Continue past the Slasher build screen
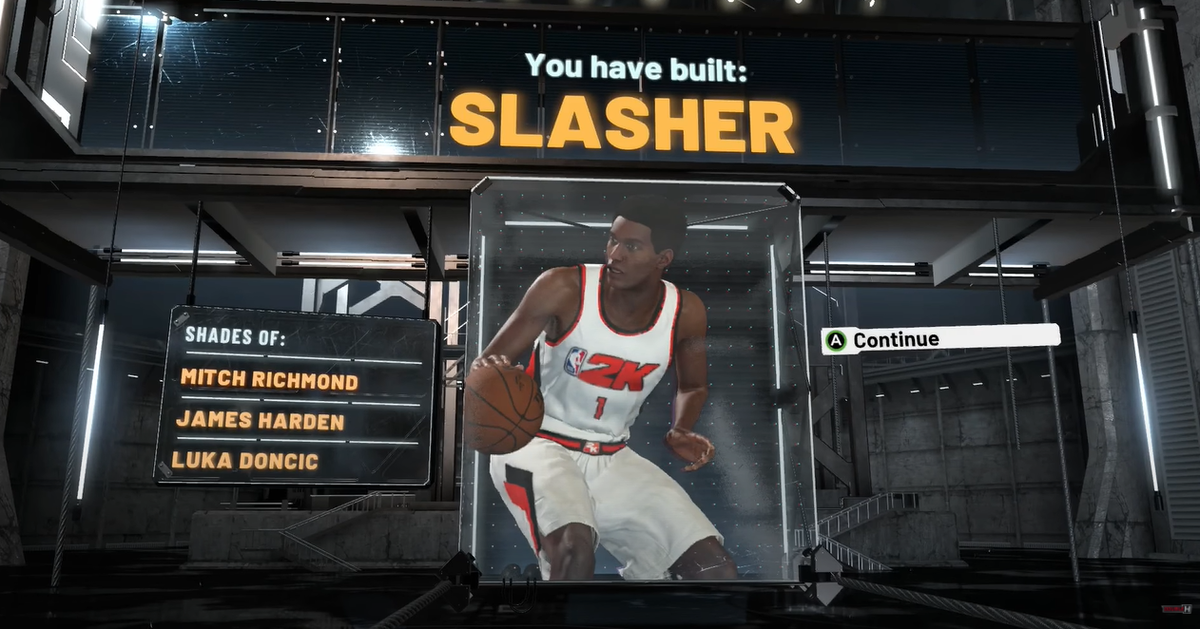 pos(938,339)
